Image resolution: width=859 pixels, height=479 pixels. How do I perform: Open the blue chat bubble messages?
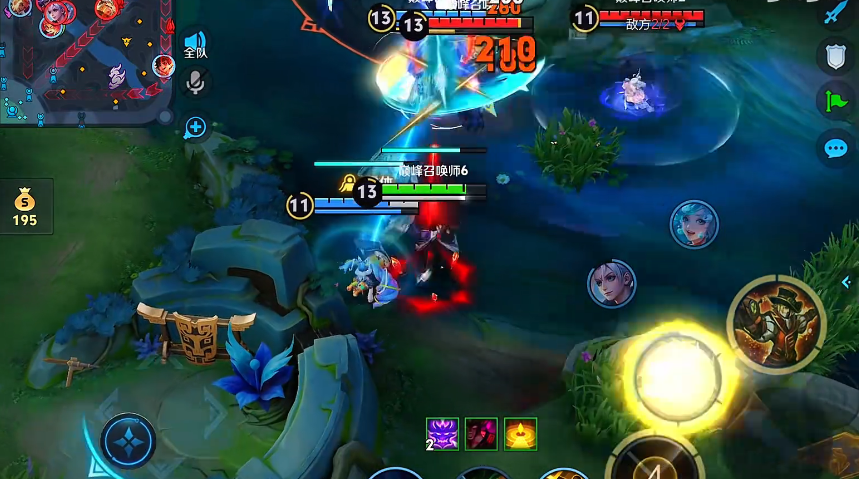(835, 149)
